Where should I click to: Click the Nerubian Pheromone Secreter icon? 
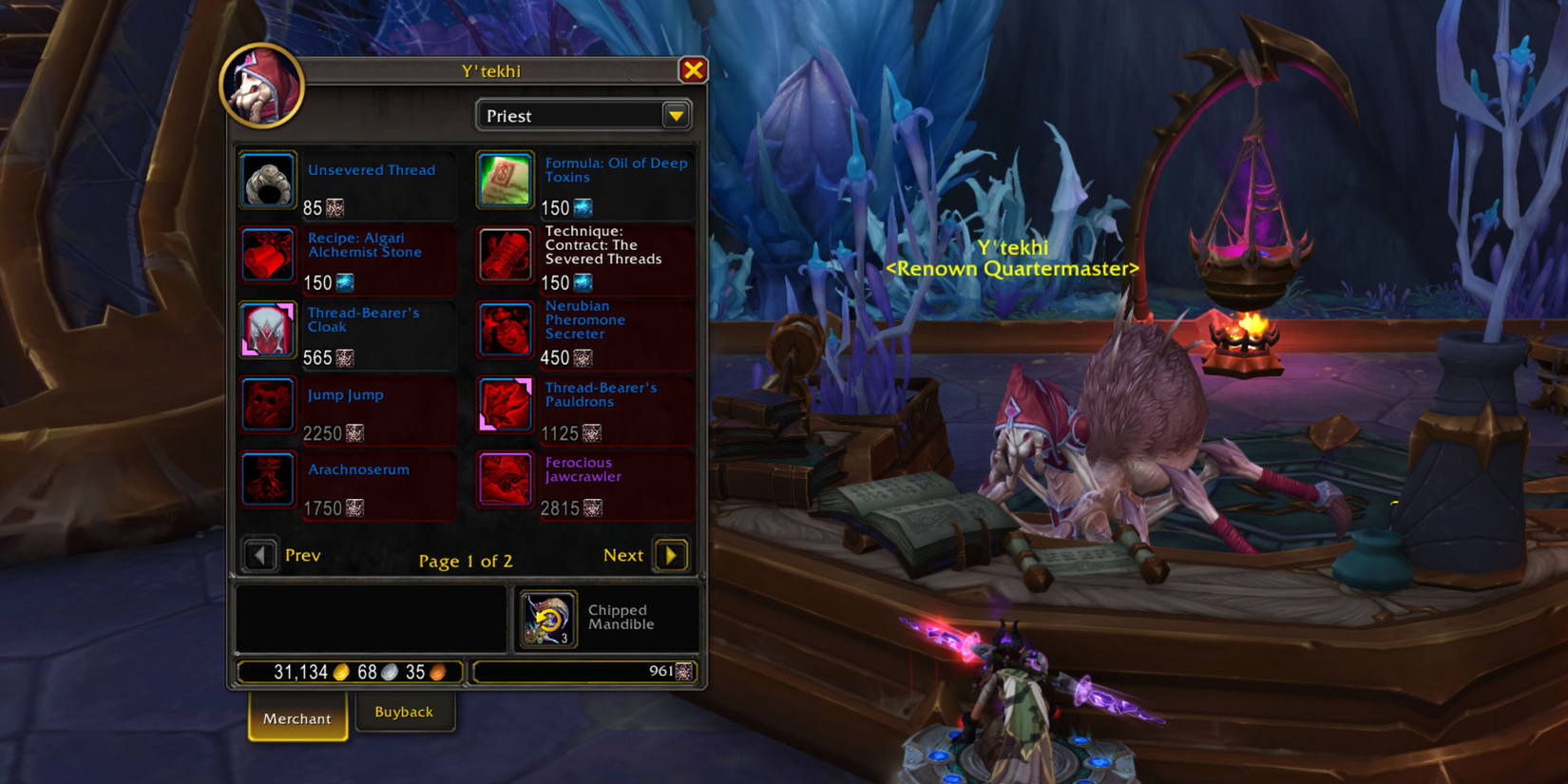point(505,330)
